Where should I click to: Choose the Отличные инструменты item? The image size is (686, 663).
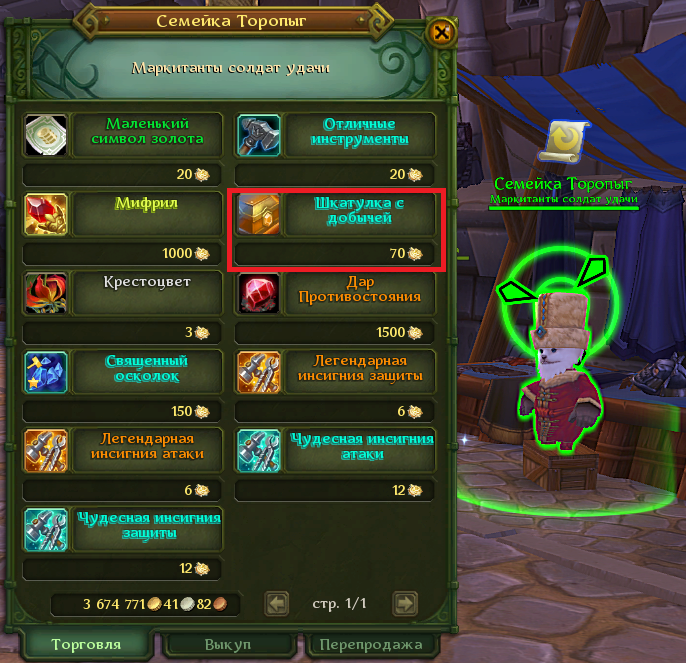point(259,133)
